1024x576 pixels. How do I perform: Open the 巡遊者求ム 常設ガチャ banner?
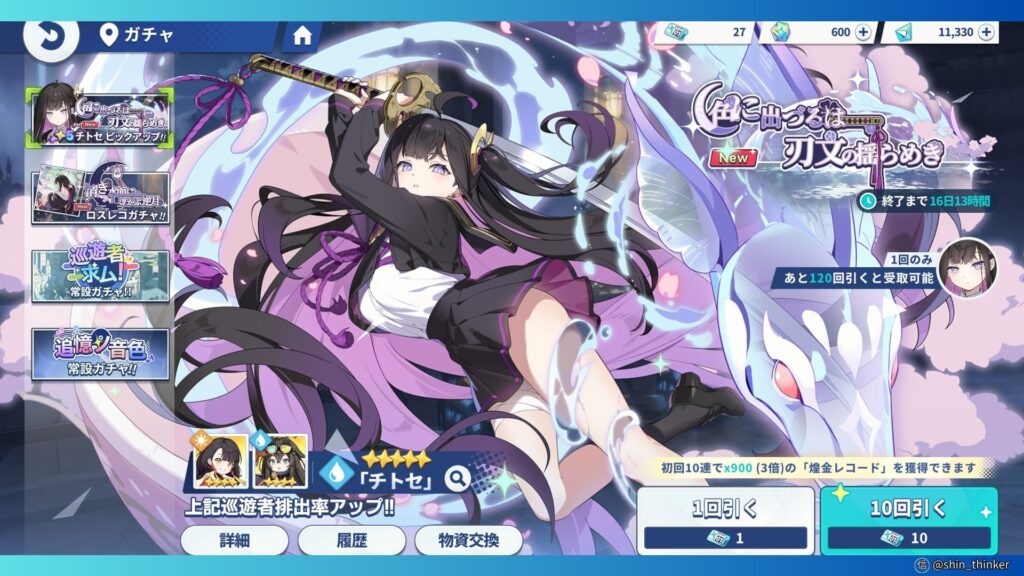[100, 273]
